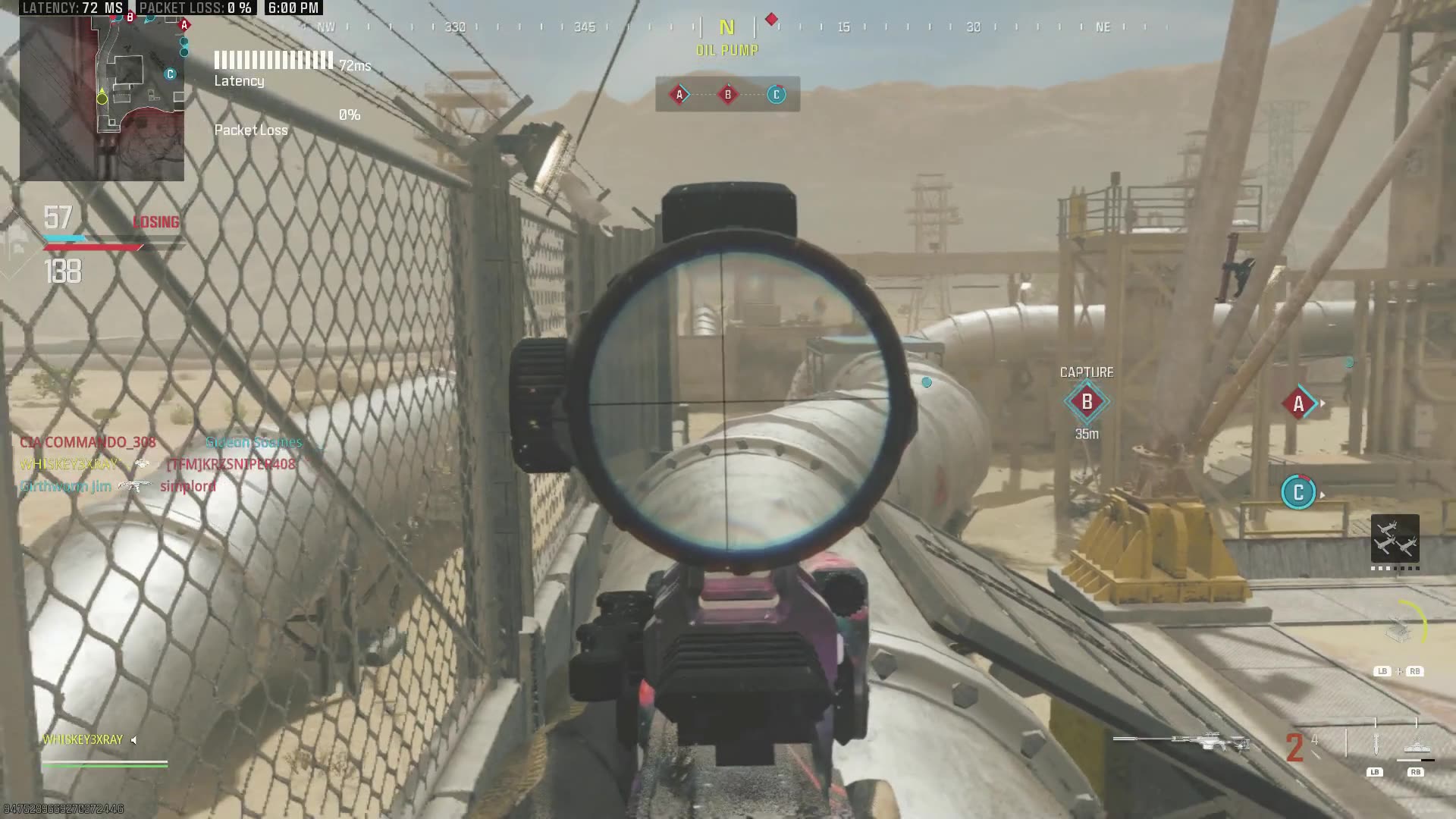The height and width of the screenshot is (819, 1456).
Task: Mute the WHISKEY3XRAY voice chat speaker
Action: 133,741
